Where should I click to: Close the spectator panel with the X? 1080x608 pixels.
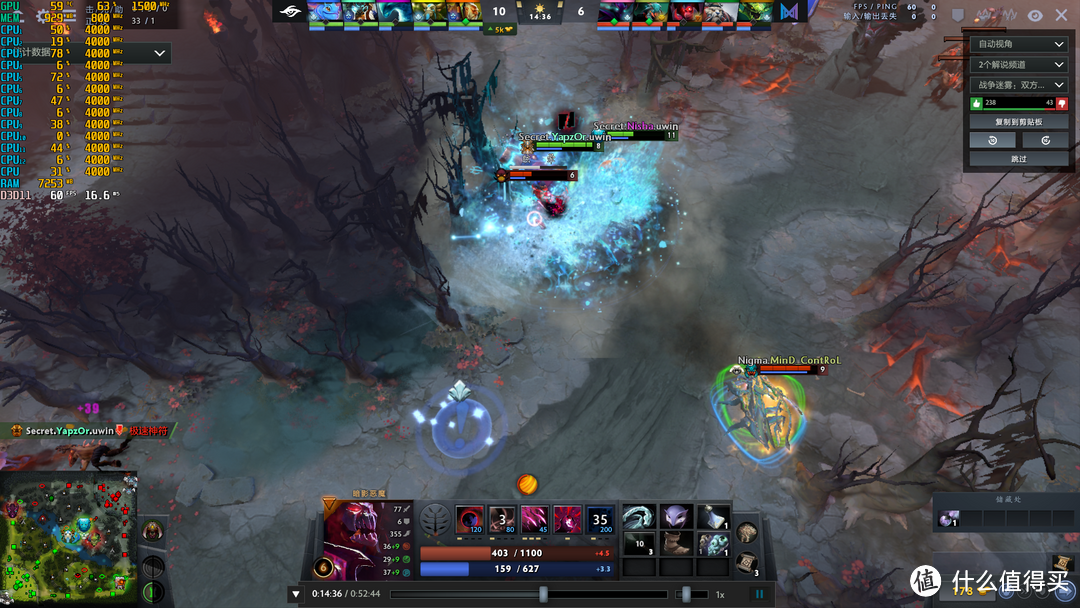(1061, 15)
